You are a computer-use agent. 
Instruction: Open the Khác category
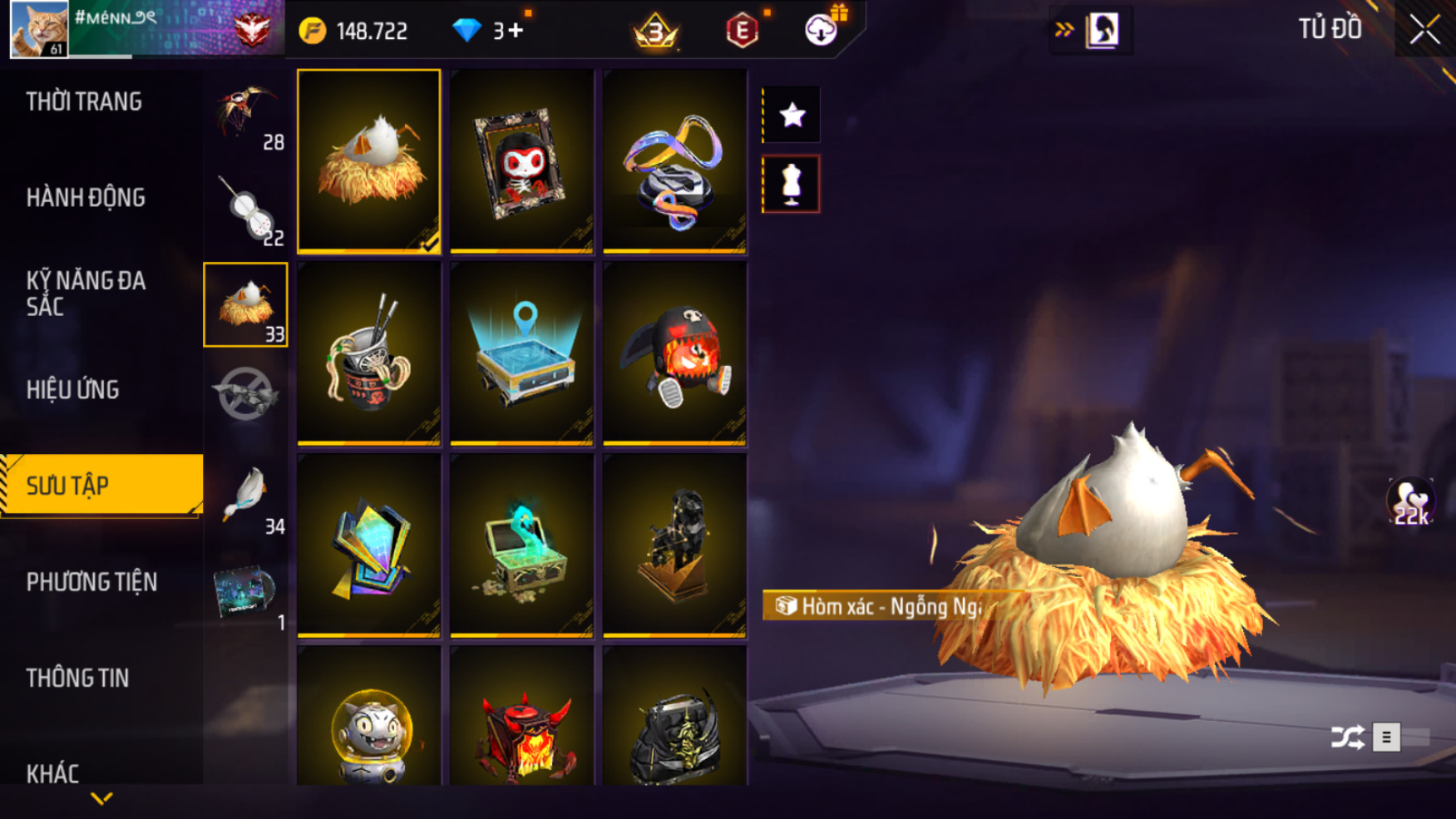52,774
